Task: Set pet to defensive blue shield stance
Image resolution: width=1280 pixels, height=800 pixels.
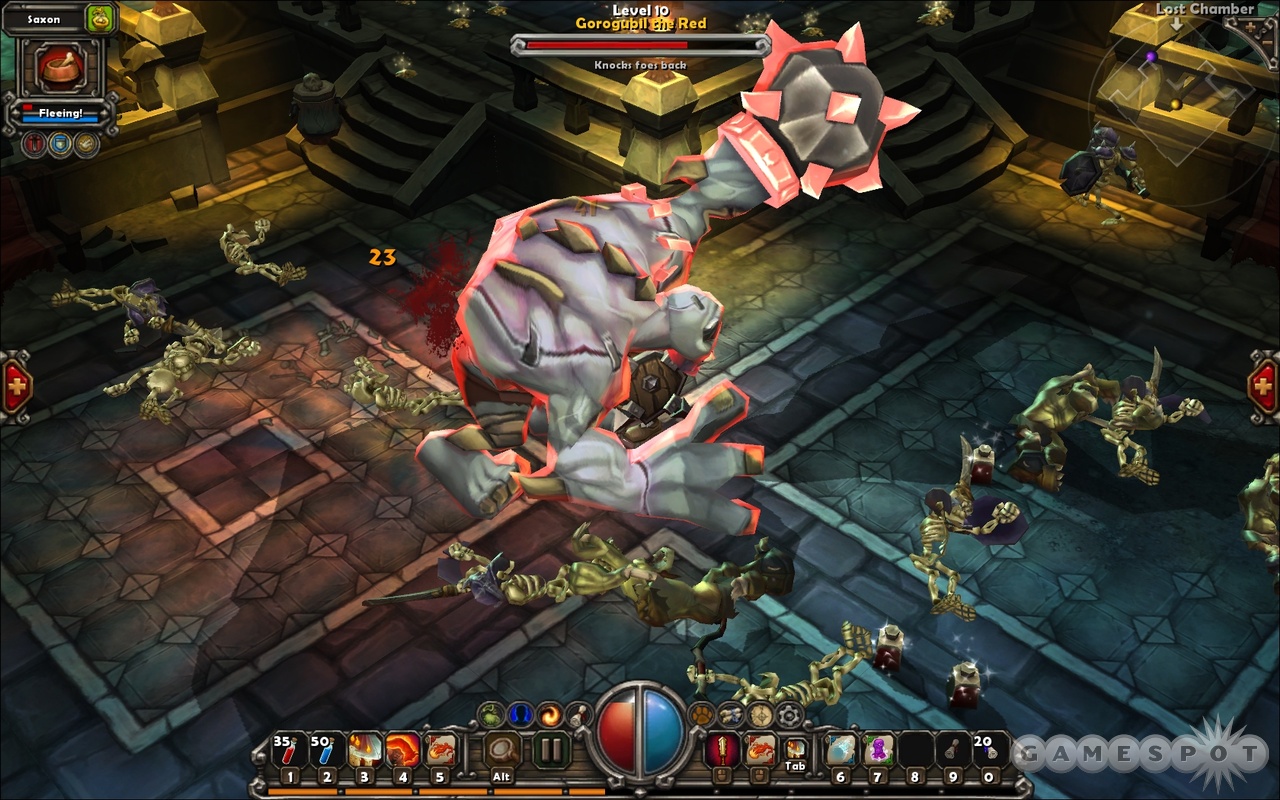Action: click(61, 143)
